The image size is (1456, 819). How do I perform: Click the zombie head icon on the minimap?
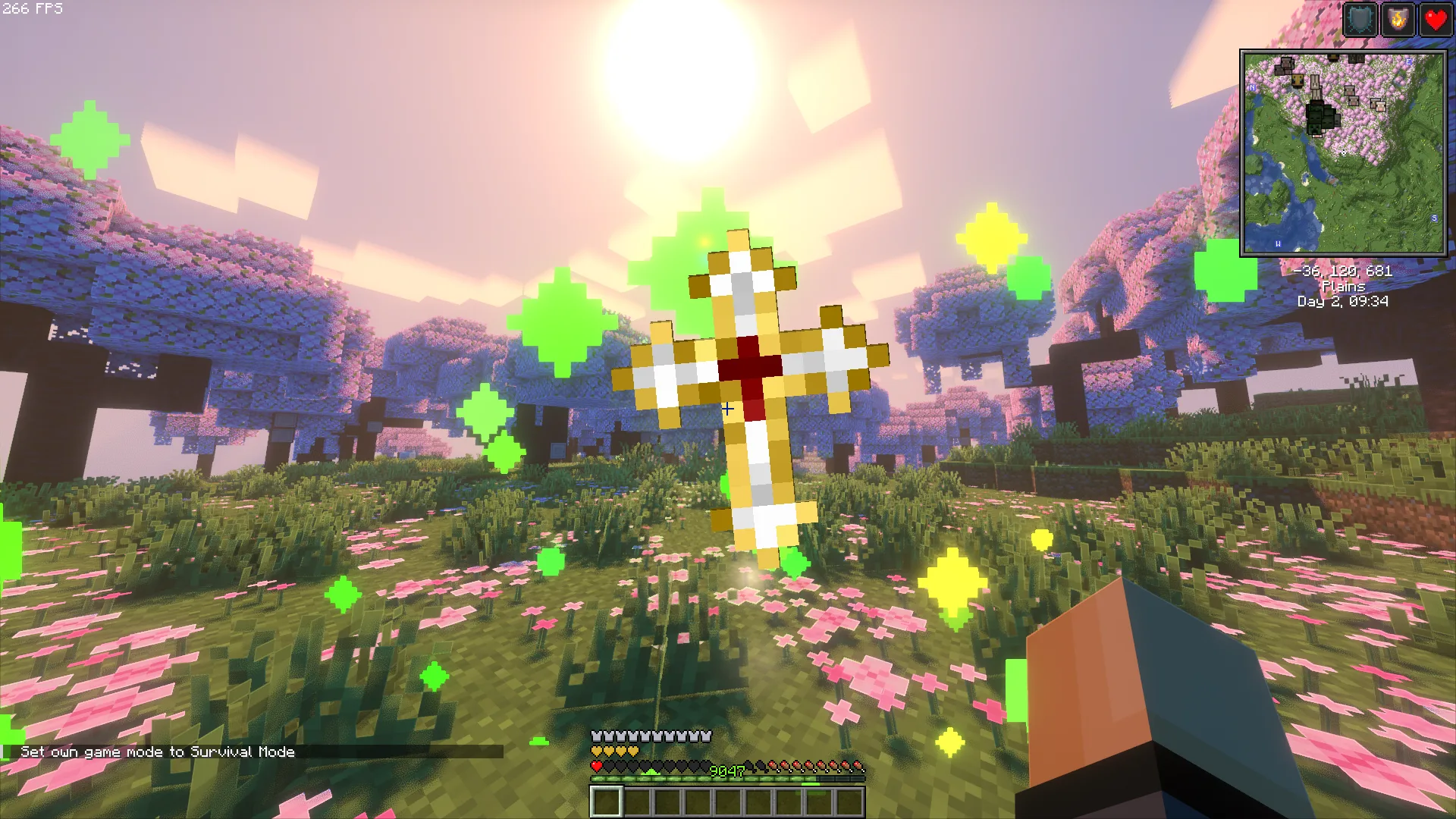pyautogui.click(x=1315, y=118)
